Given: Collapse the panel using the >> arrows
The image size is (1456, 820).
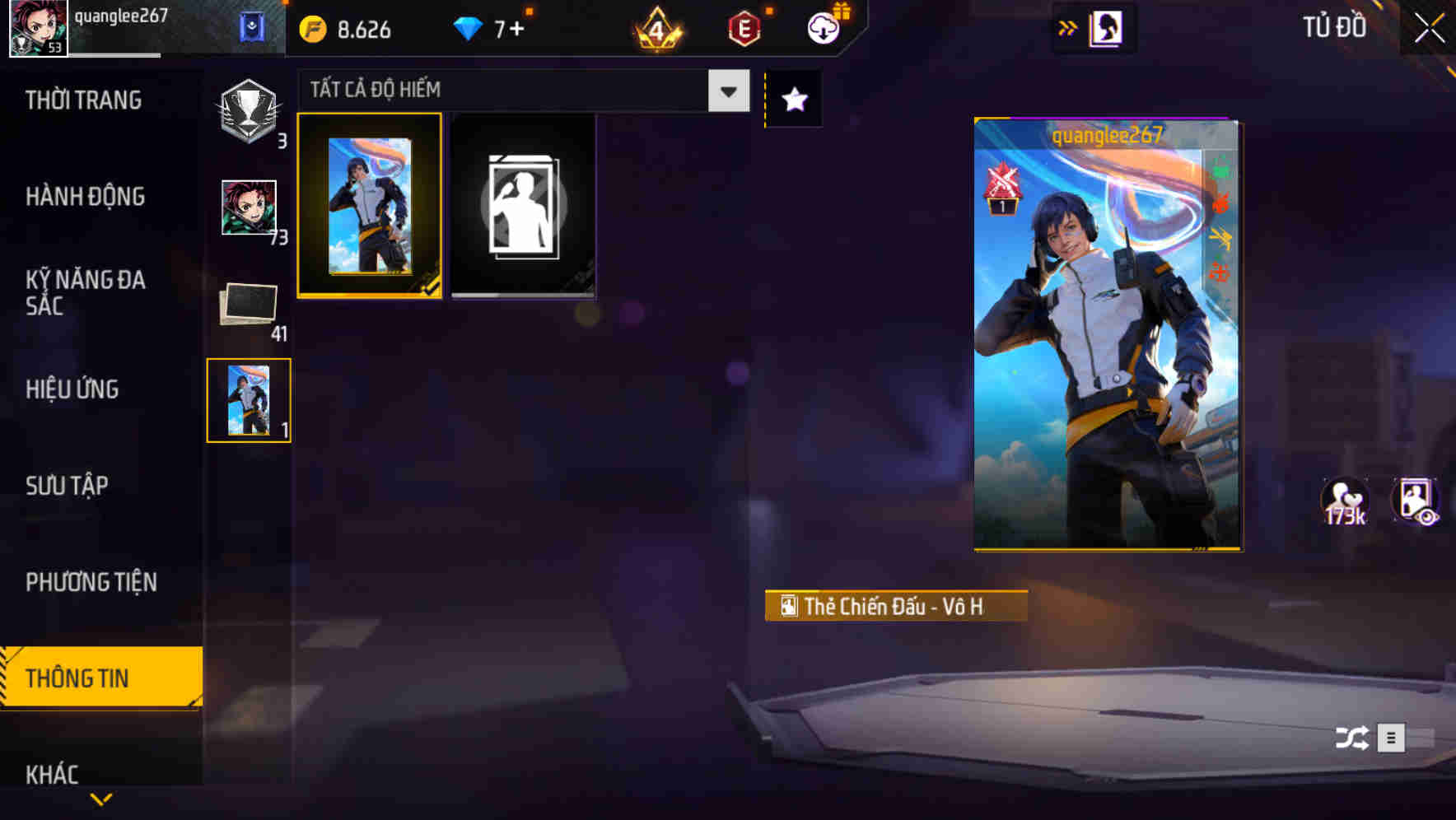Looking at the screenshot, I should (x=1068, y=26).
